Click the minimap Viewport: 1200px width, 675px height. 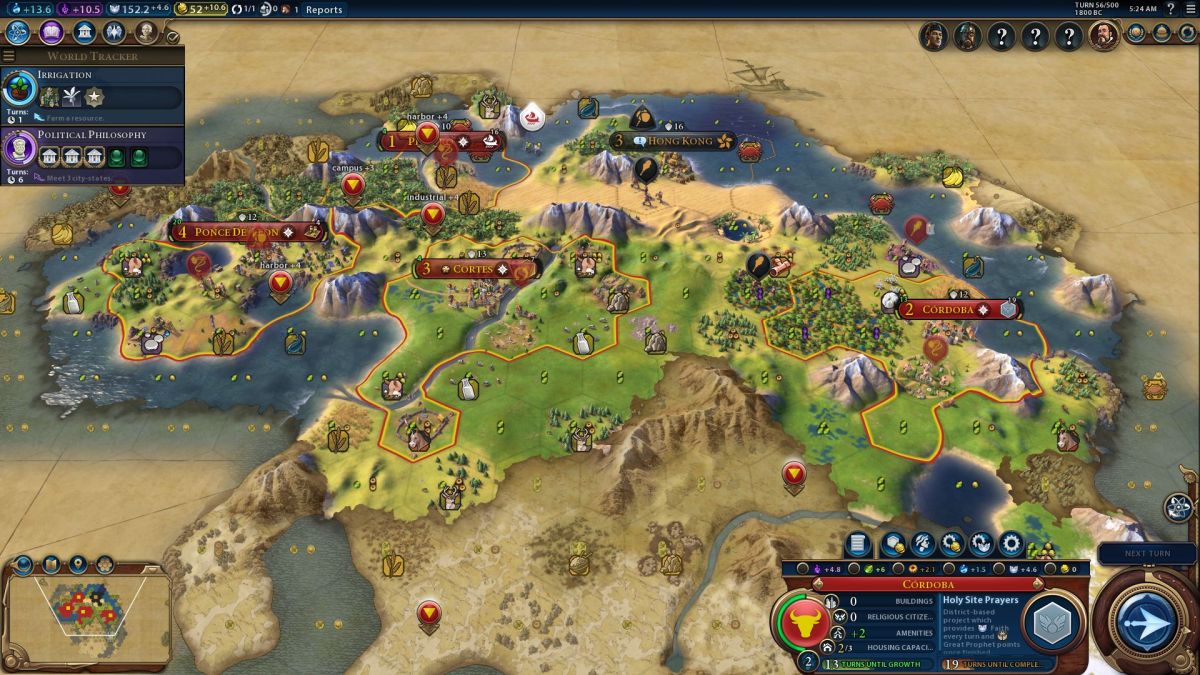[87, 604]
